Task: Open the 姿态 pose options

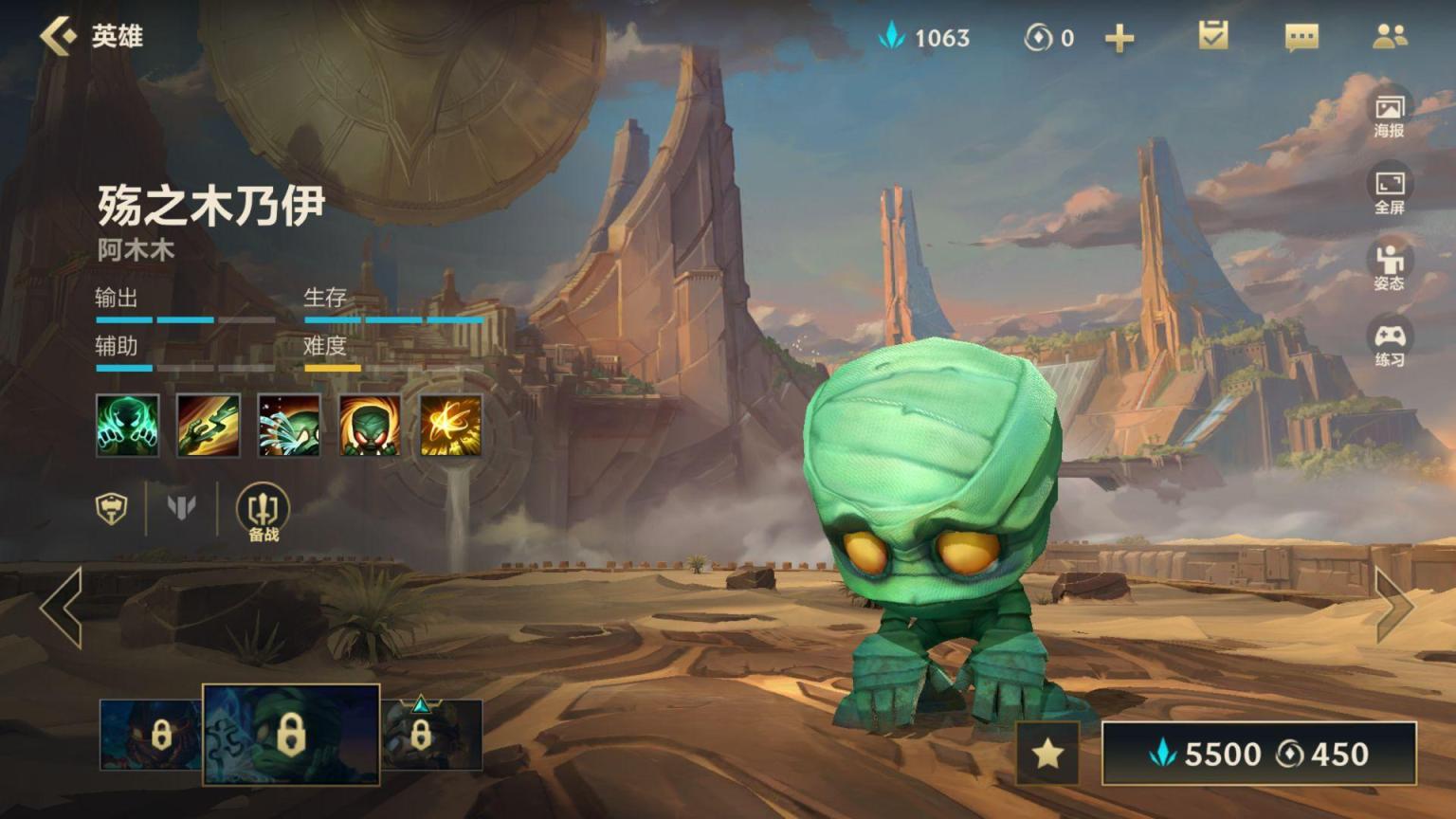Action: pyautogui.click(x=1390, y=267)
